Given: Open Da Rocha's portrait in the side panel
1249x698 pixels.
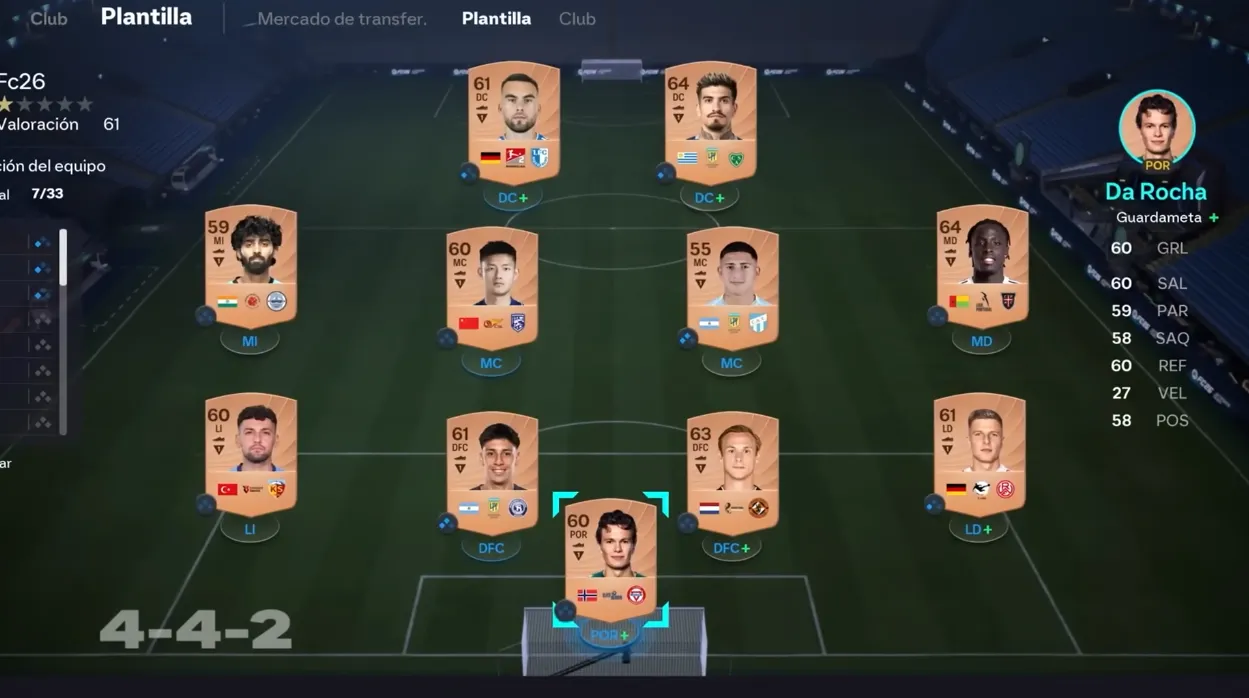Looking at the screenshot, I should click(1156, 127).
